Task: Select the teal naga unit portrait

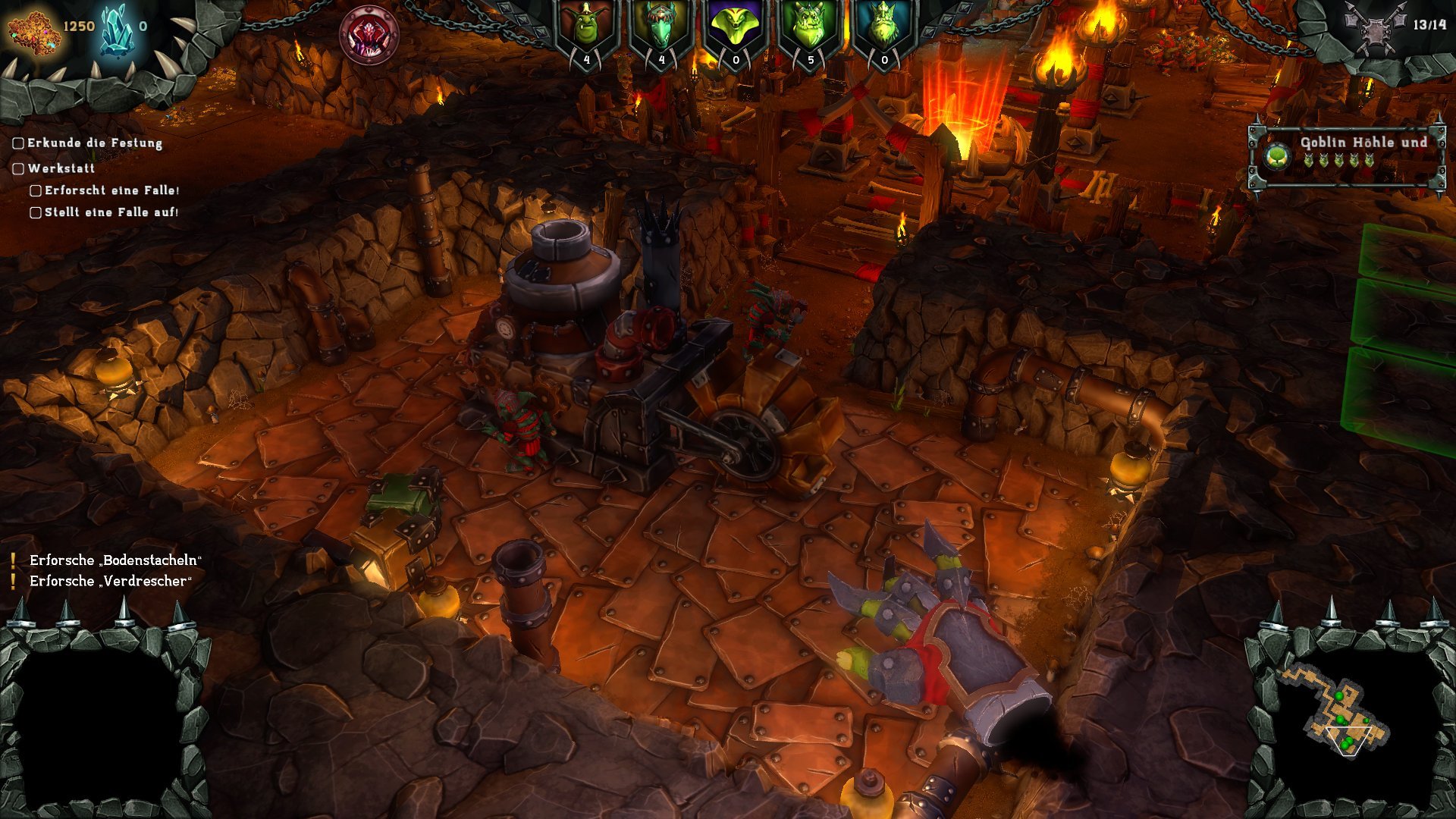Action: 661,27
